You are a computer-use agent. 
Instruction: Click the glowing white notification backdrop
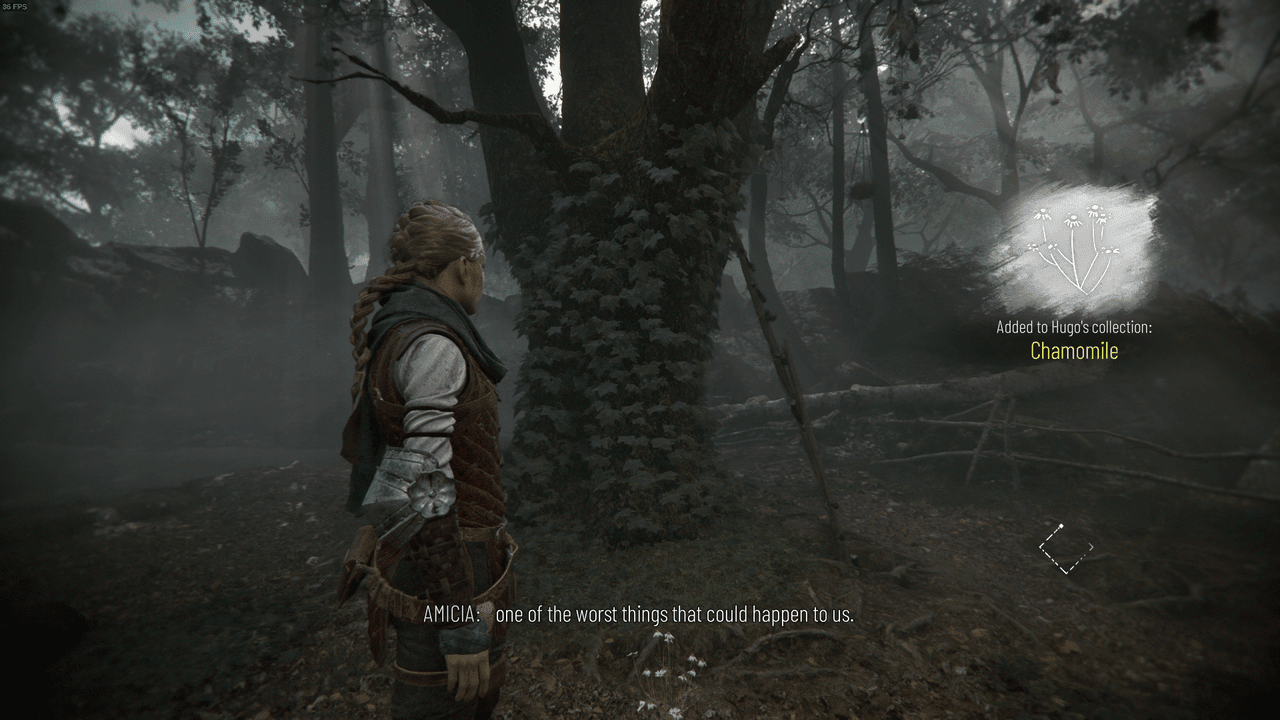(1075, 245)
